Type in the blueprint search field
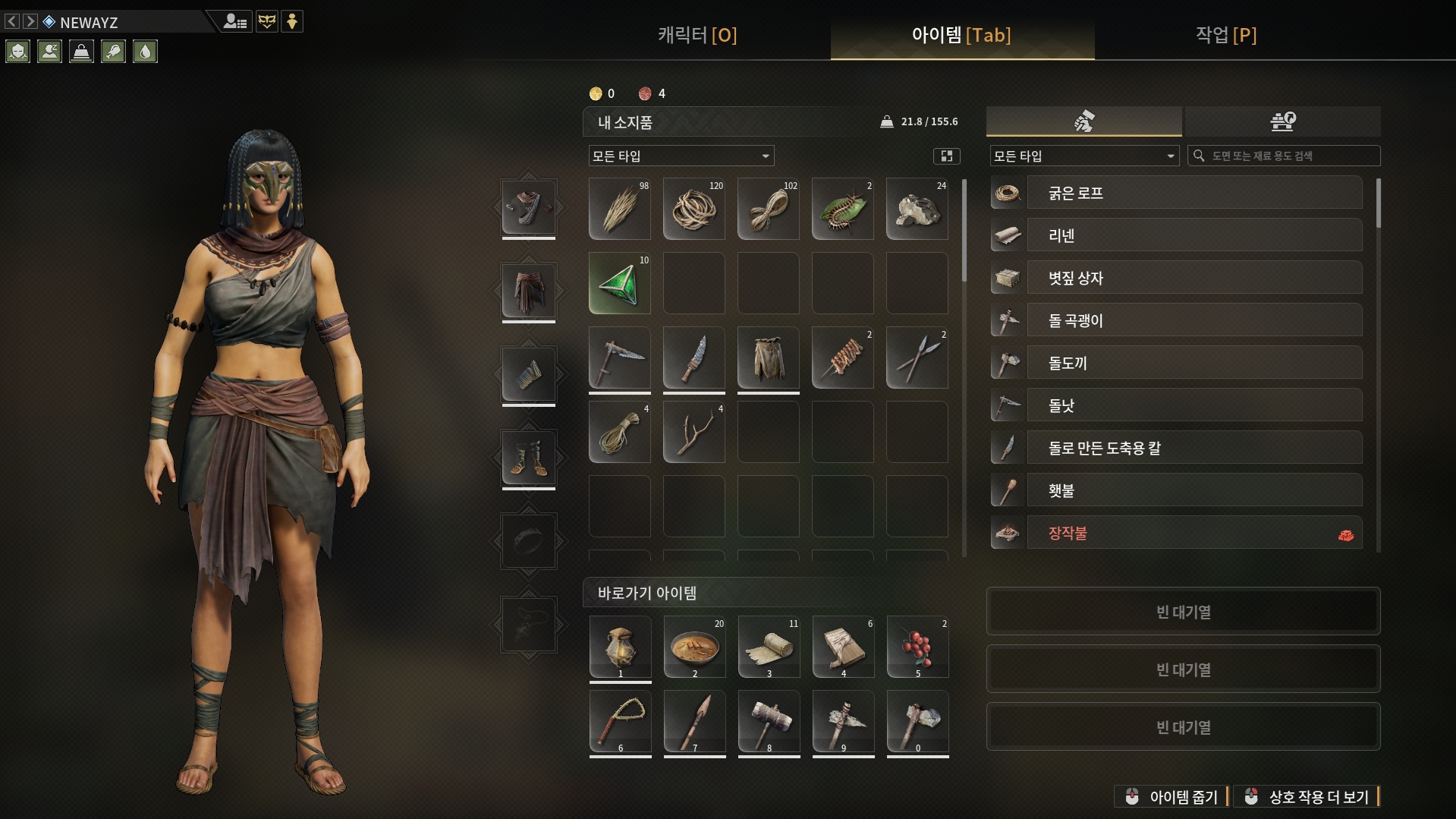The image size is (1456, 819). (1290, 156)
